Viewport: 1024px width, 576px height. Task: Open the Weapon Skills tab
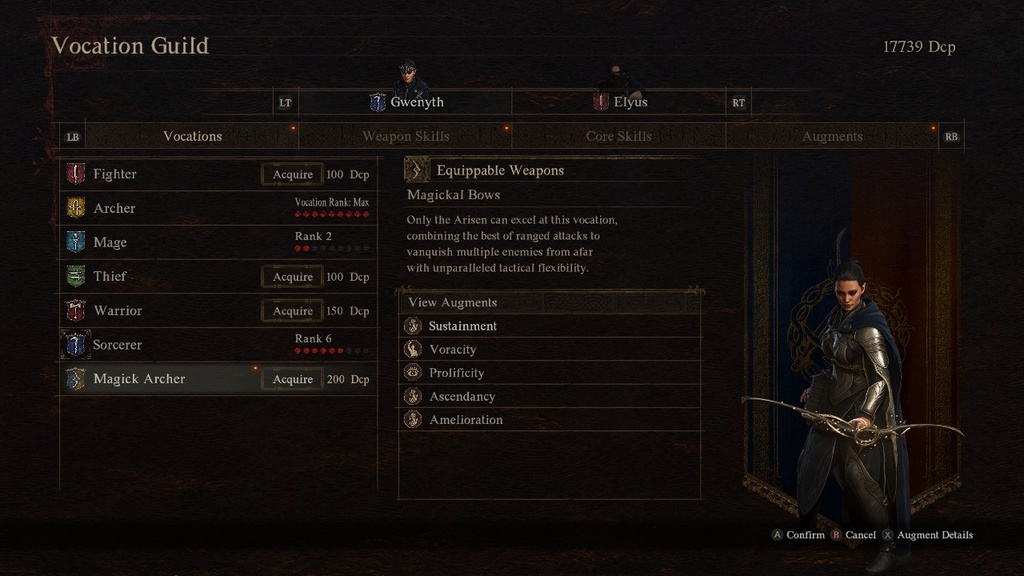click(405, 136)
